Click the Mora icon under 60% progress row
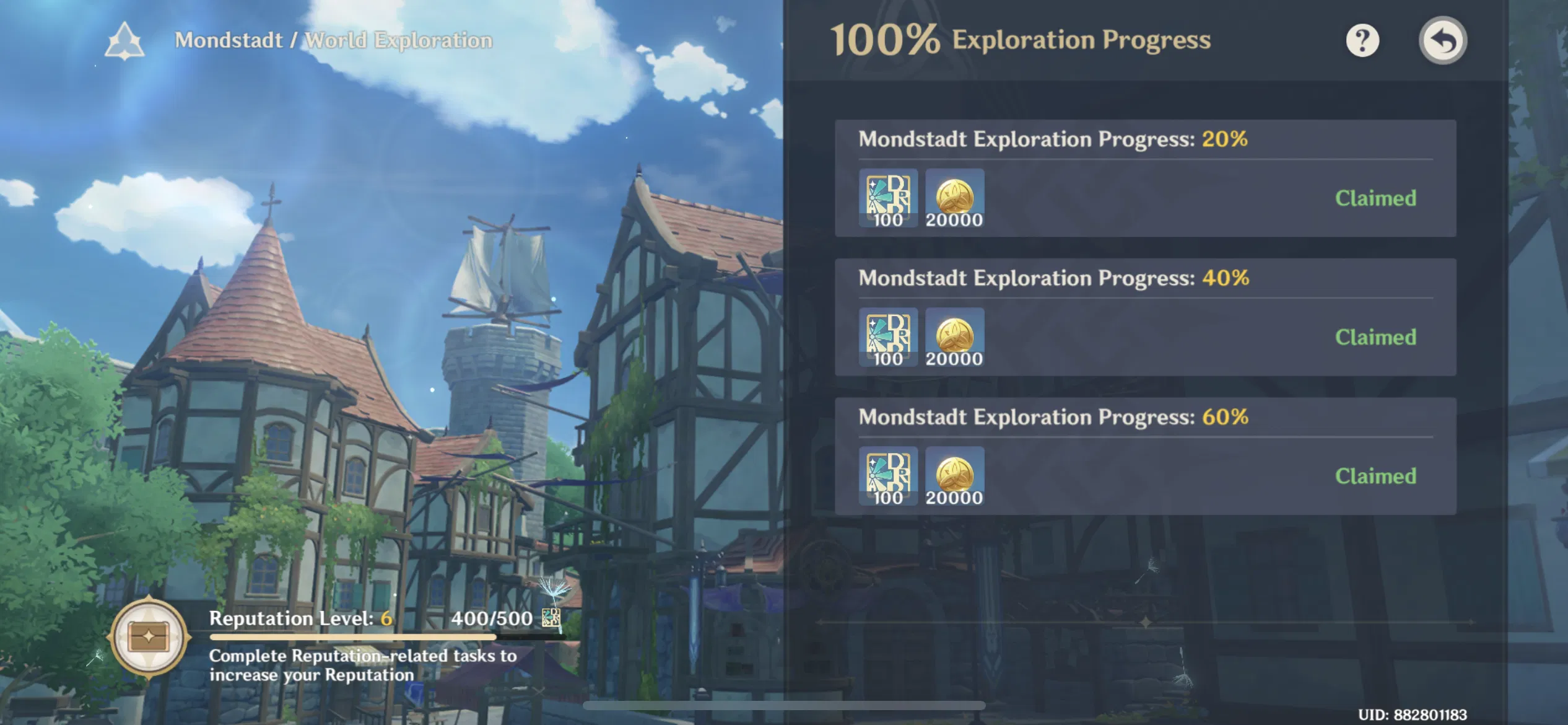 click(x=954, y=476)
